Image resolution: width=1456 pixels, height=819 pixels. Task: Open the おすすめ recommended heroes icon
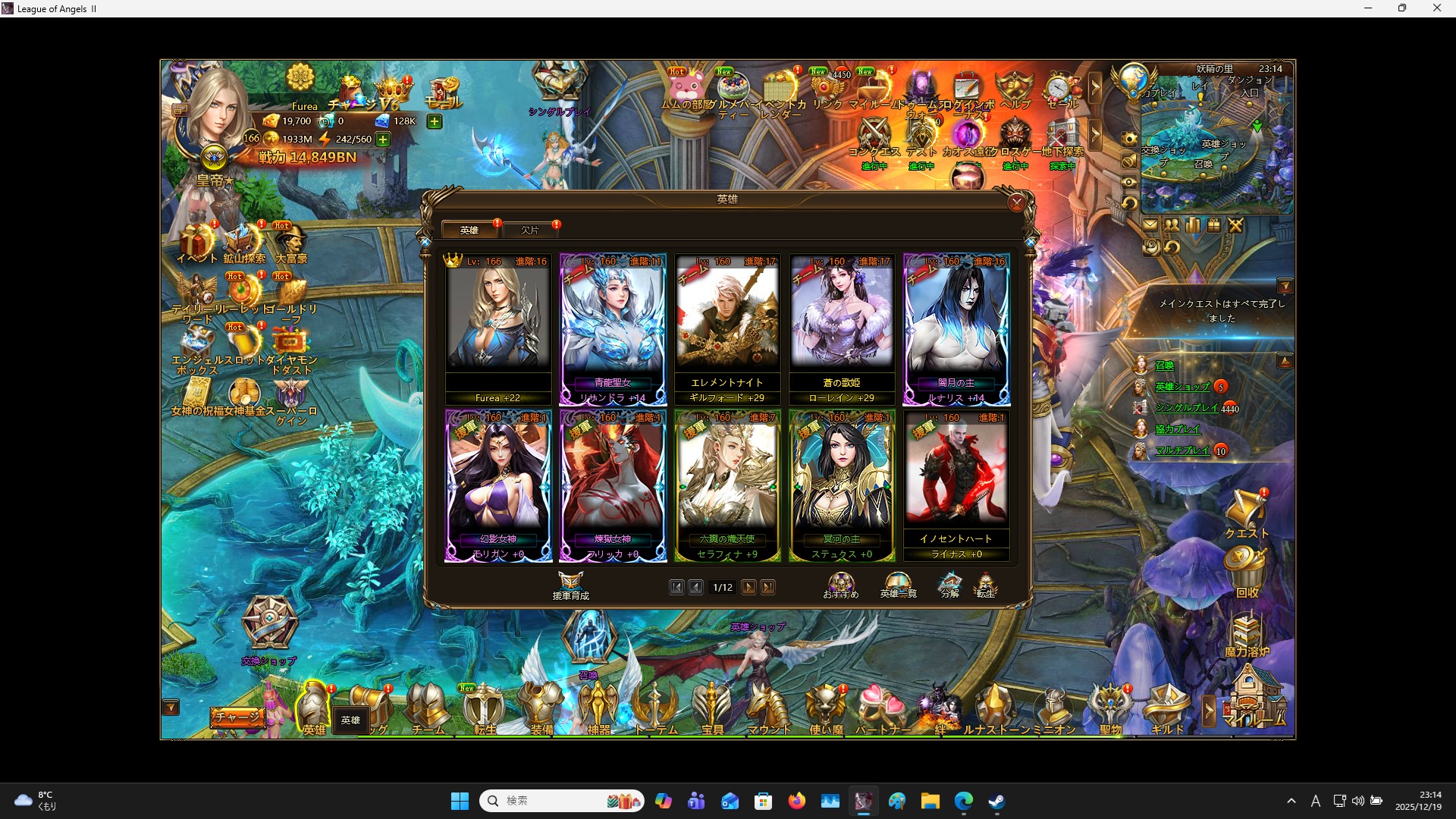[x=841, y=582]
